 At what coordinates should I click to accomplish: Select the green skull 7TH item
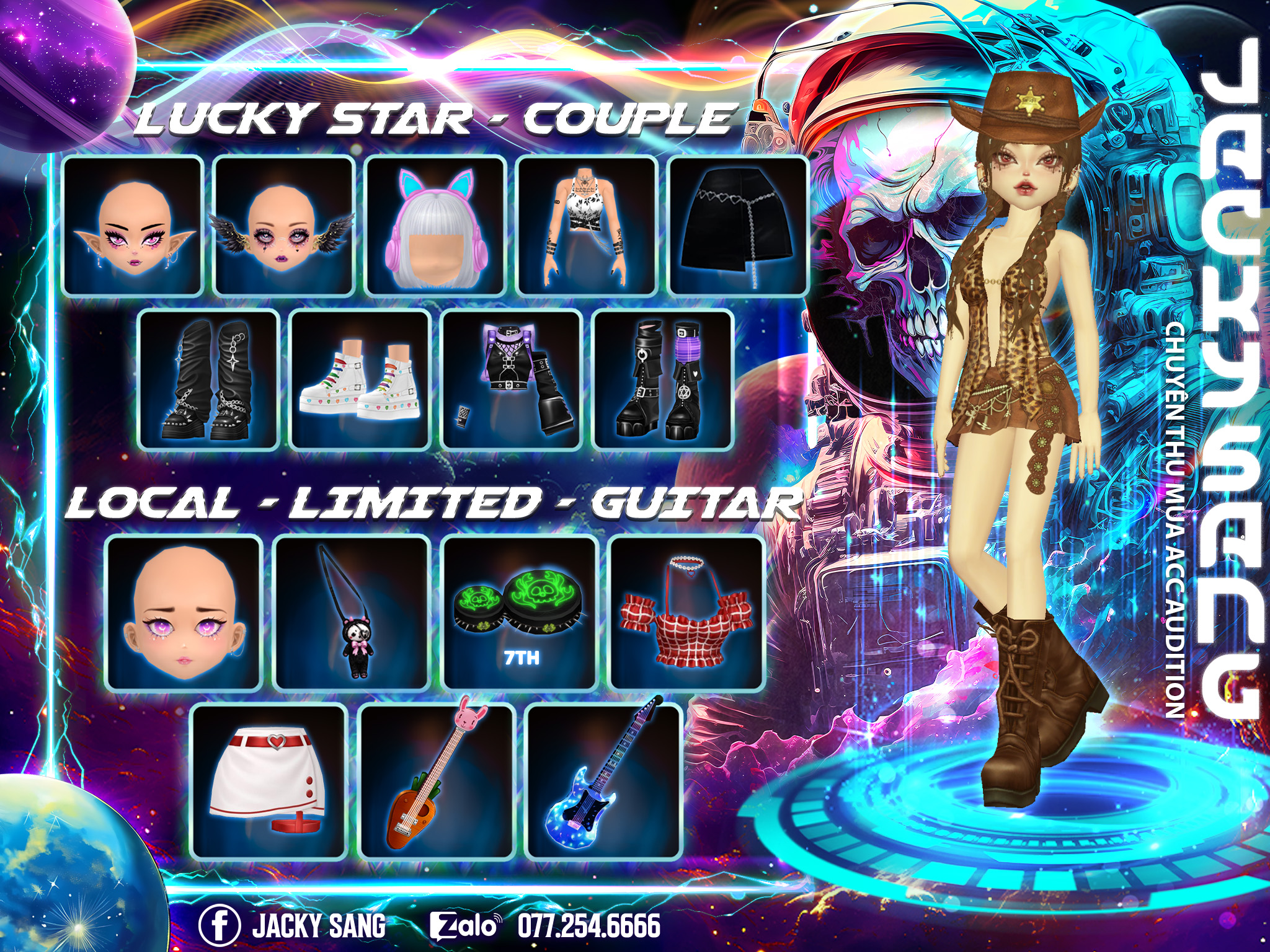[521, 613]
